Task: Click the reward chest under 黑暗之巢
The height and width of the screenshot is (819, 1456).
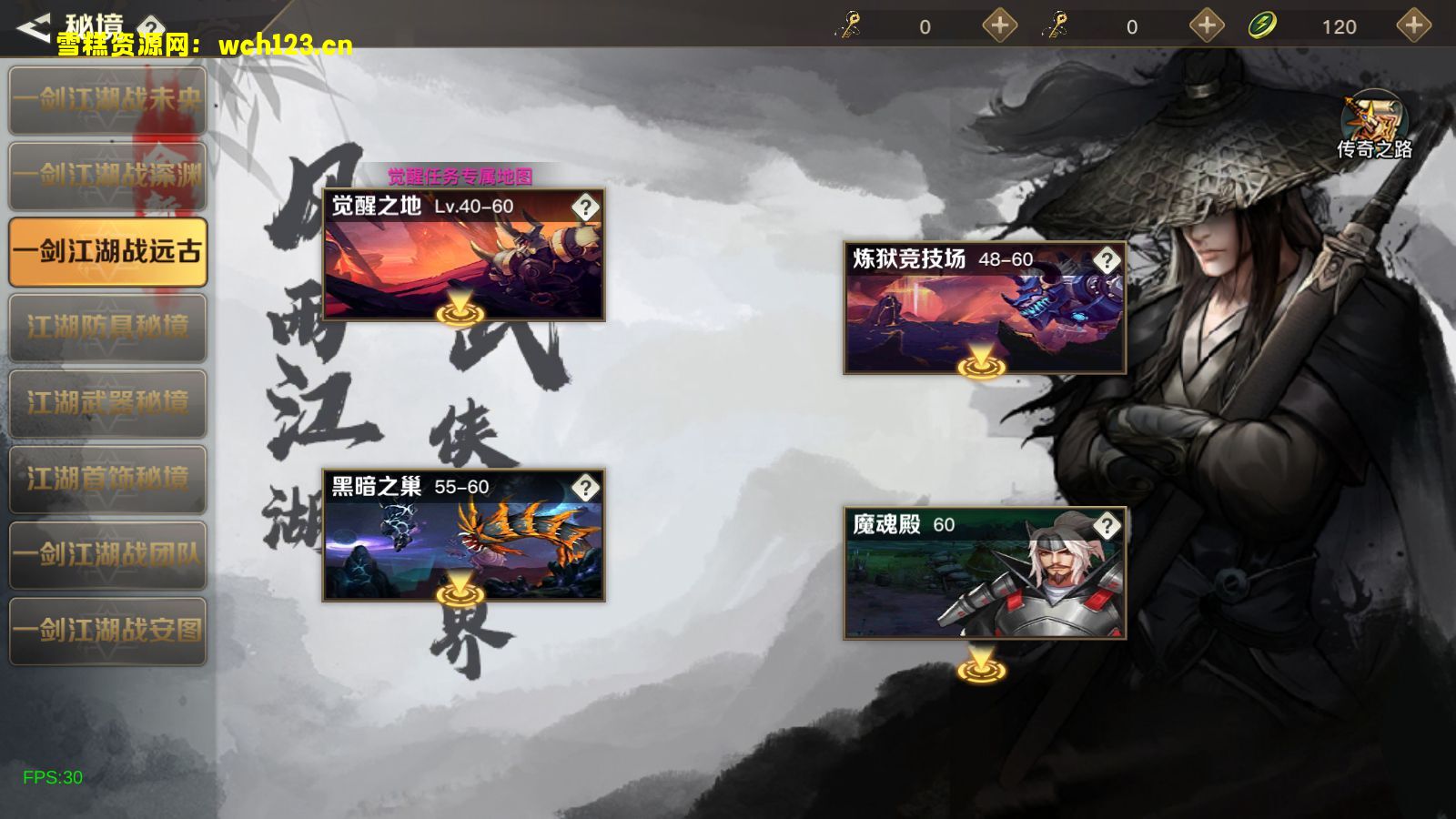Action: [460, 596]
